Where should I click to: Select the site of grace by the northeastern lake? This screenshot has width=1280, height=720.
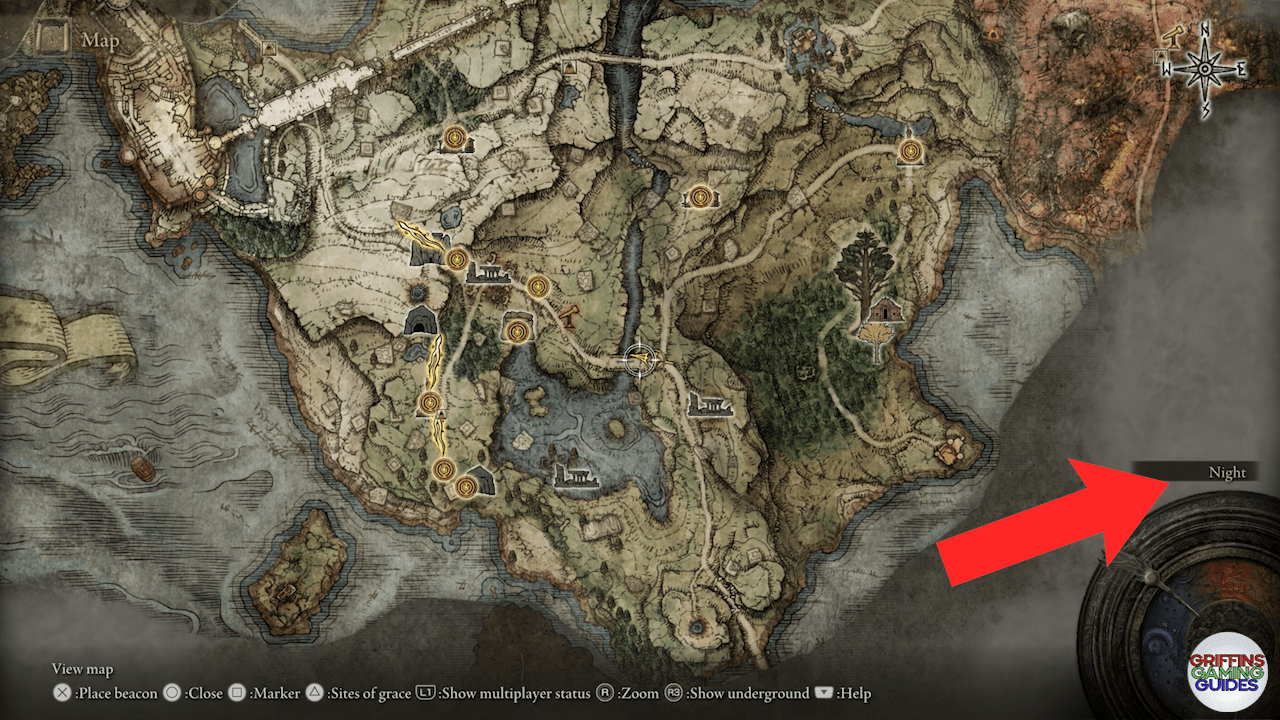point(910,151)
